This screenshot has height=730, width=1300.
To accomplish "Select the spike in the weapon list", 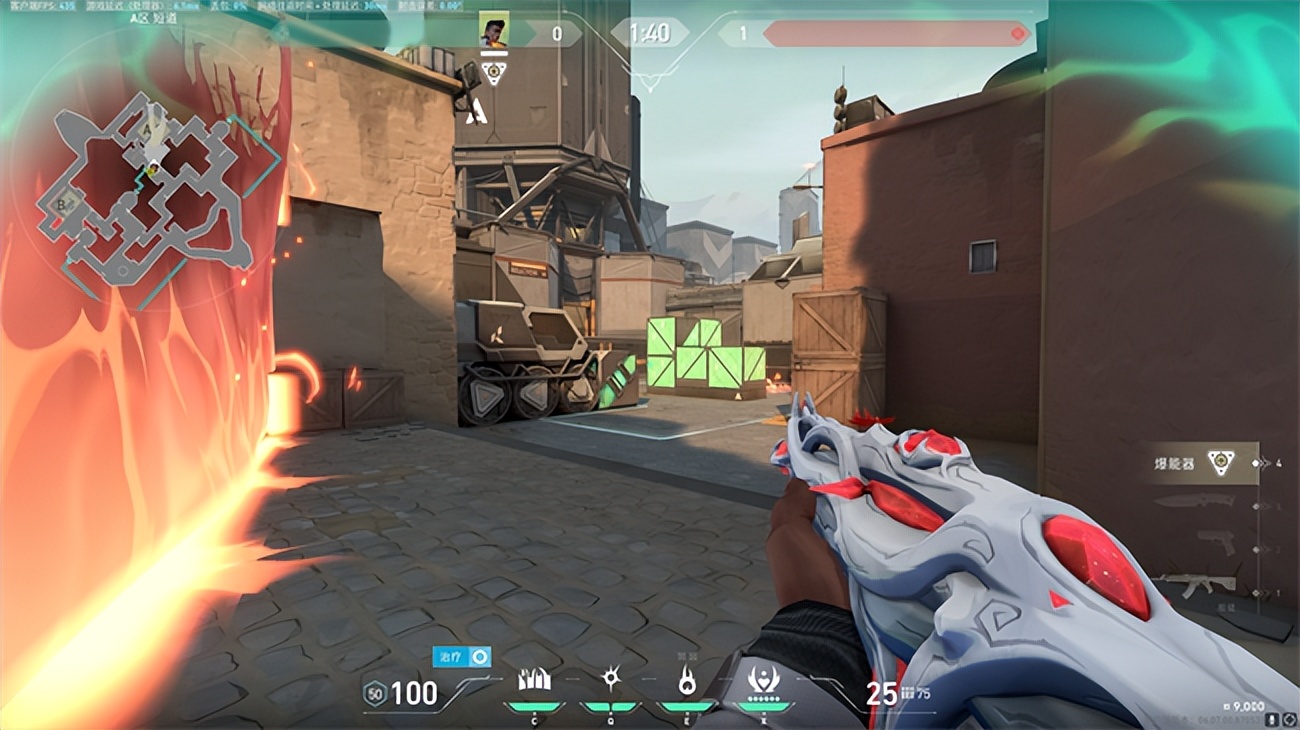I will [1218, 464].
